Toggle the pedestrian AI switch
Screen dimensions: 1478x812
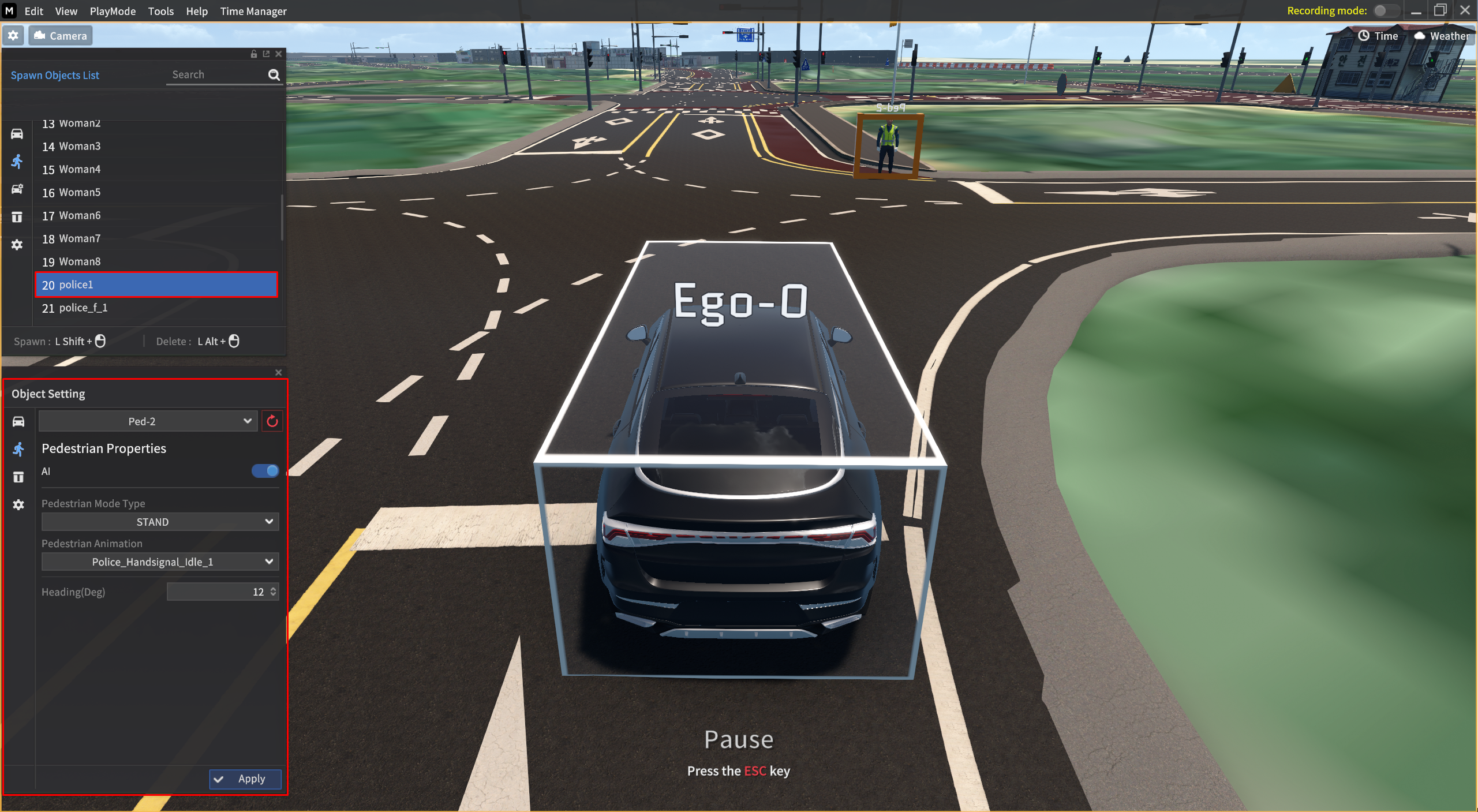tap(265, 471)
